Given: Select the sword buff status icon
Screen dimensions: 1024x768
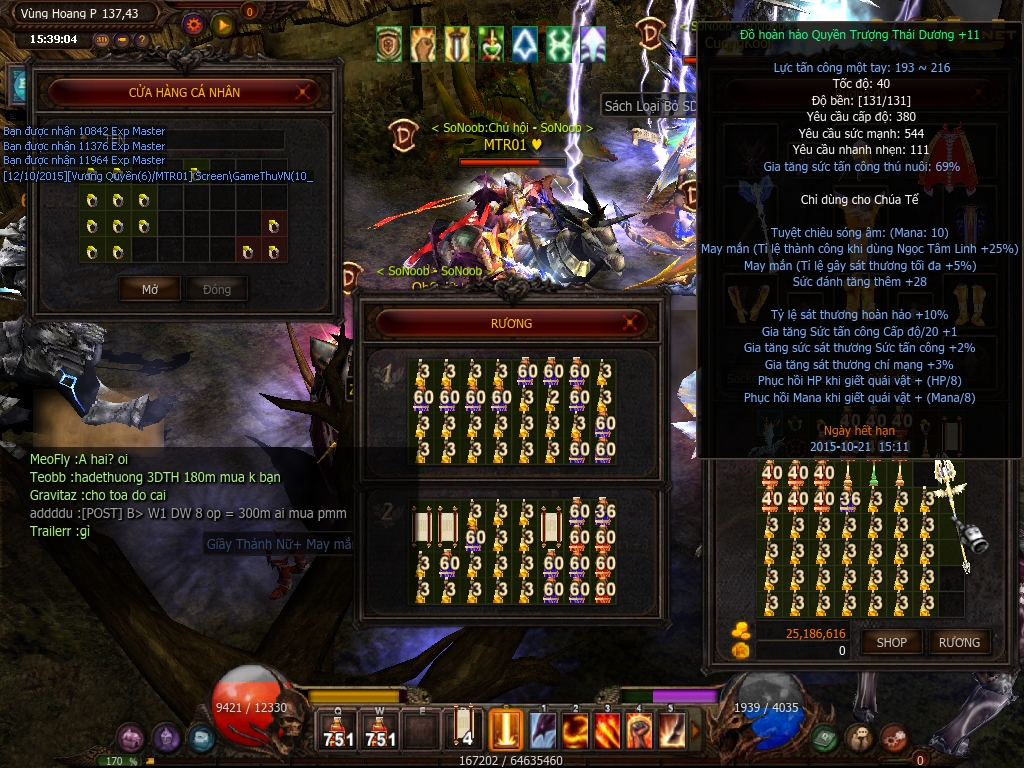Looking at the screenshot, I should (457, 44).
